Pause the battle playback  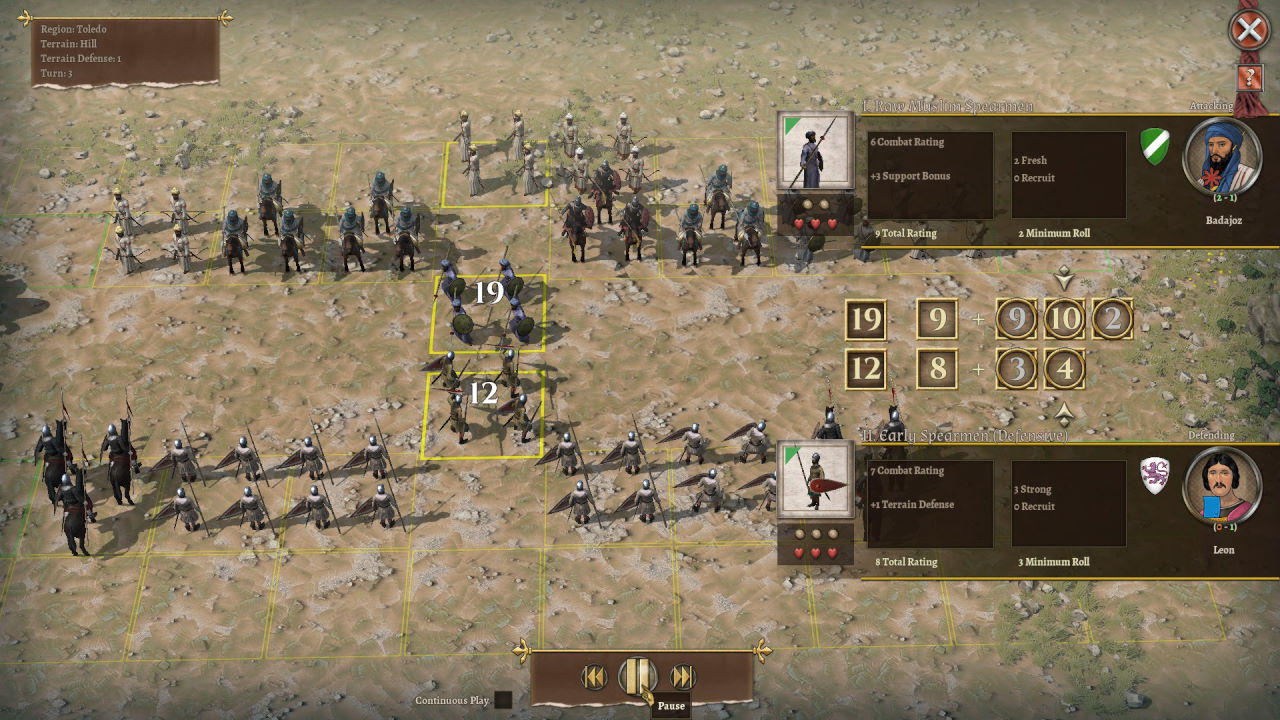point(637,677)
